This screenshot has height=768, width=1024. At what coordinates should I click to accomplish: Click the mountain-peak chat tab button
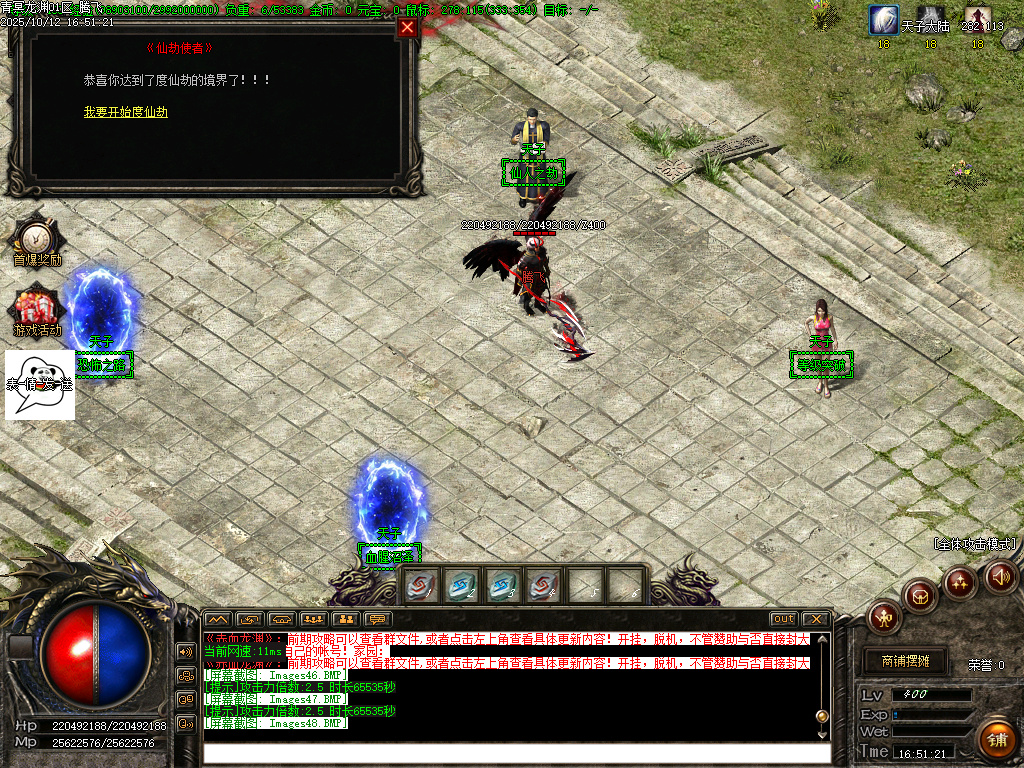[218, 619]
